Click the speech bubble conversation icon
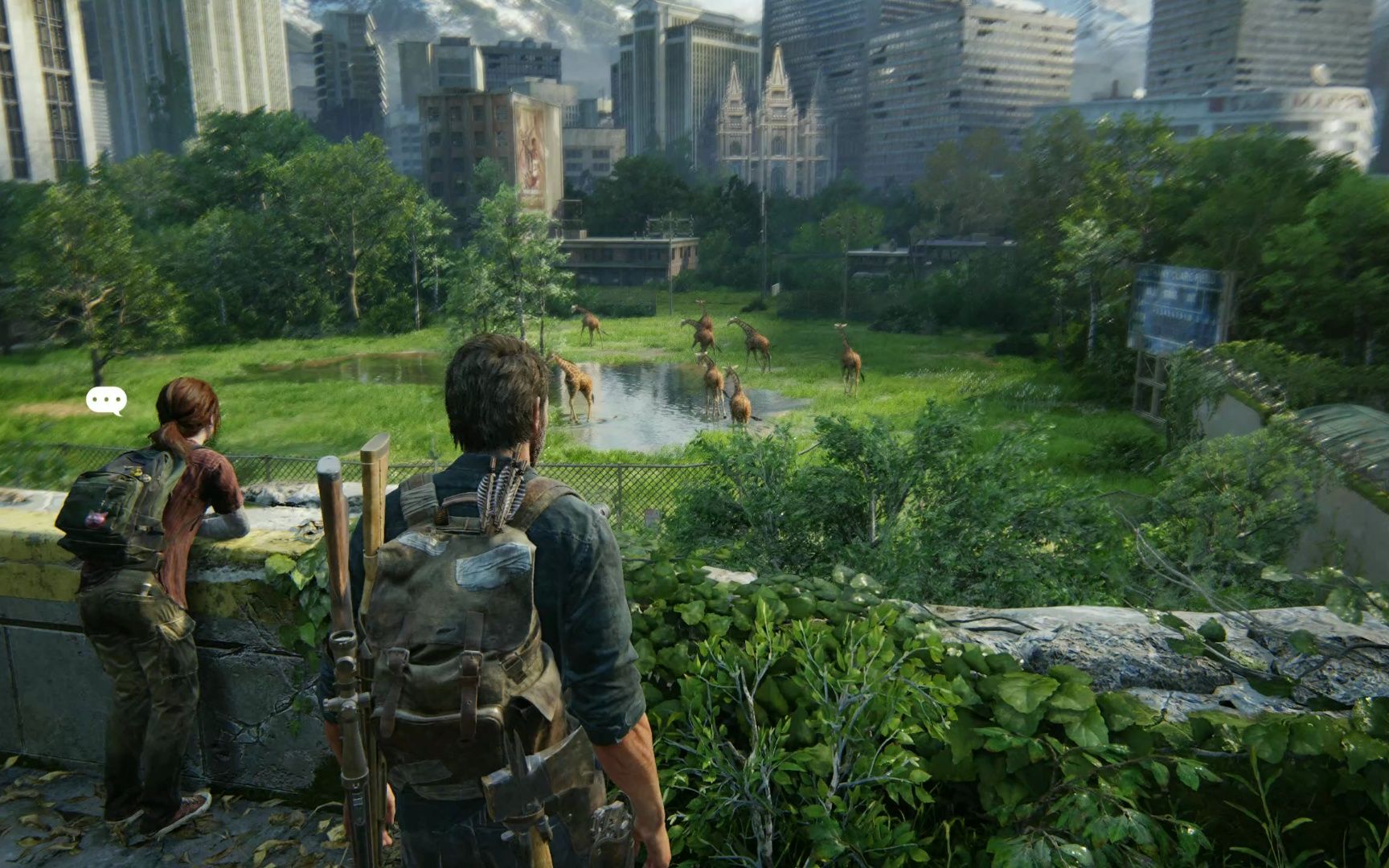Image resolution: width=1389 pixels, height=868 pixels. [106, 399]
